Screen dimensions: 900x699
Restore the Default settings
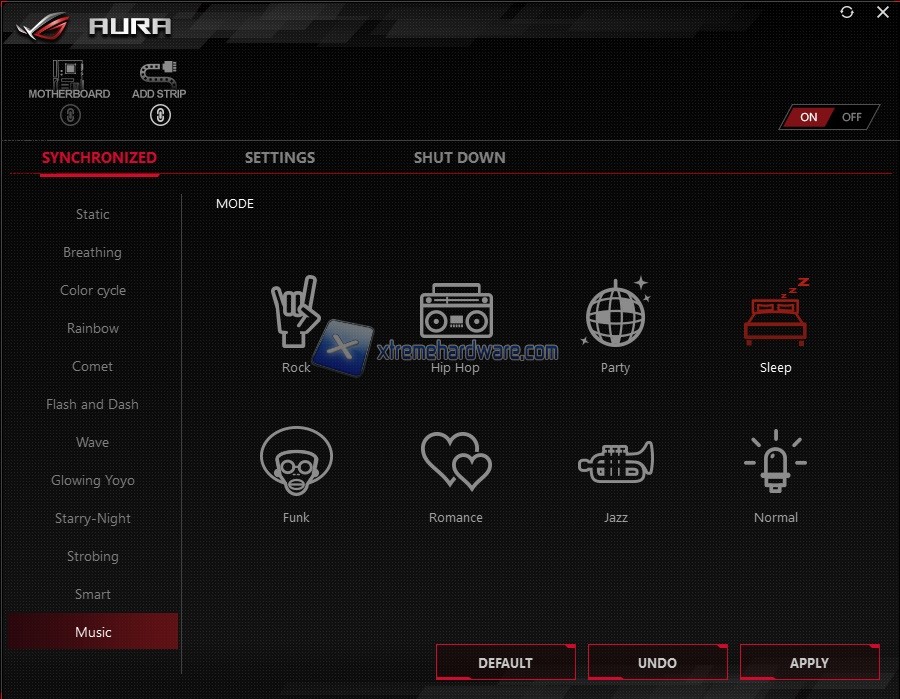click(x=505, y=663)
